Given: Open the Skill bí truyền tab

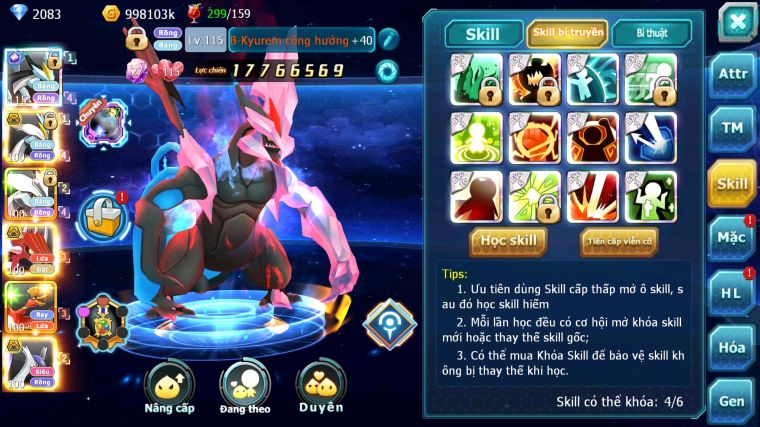Looking at the screenshot, I should pyautogui.click(x=567, y=33).
